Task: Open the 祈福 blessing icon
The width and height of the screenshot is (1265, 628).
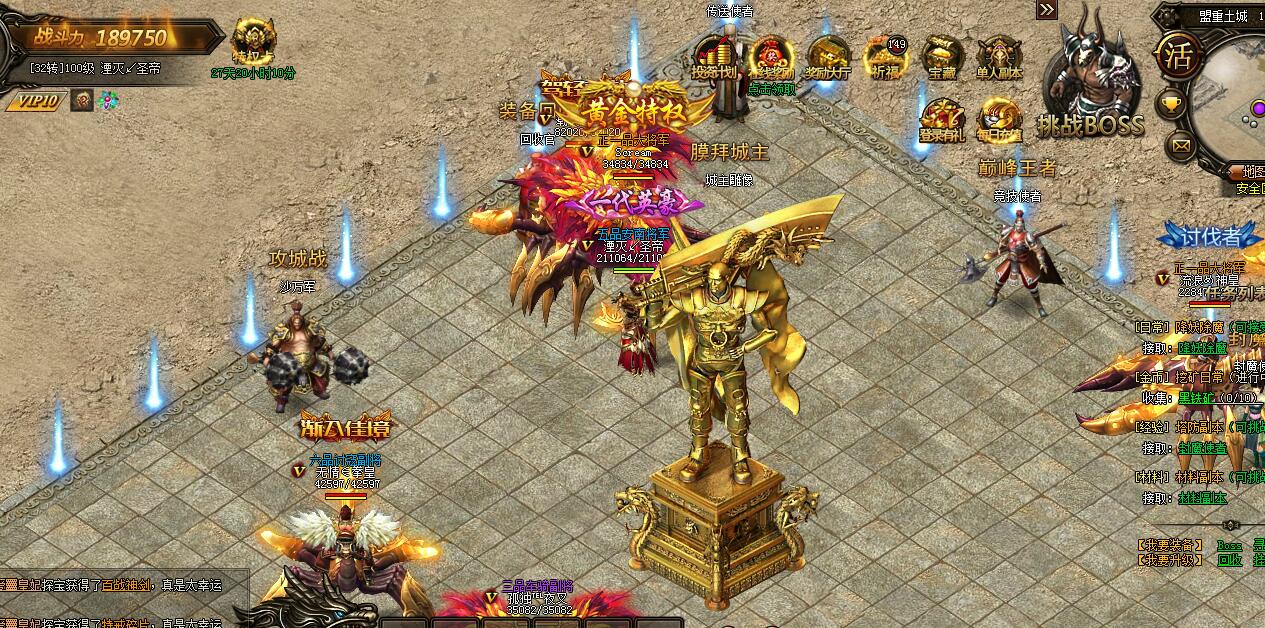Action: click(885, 56)
